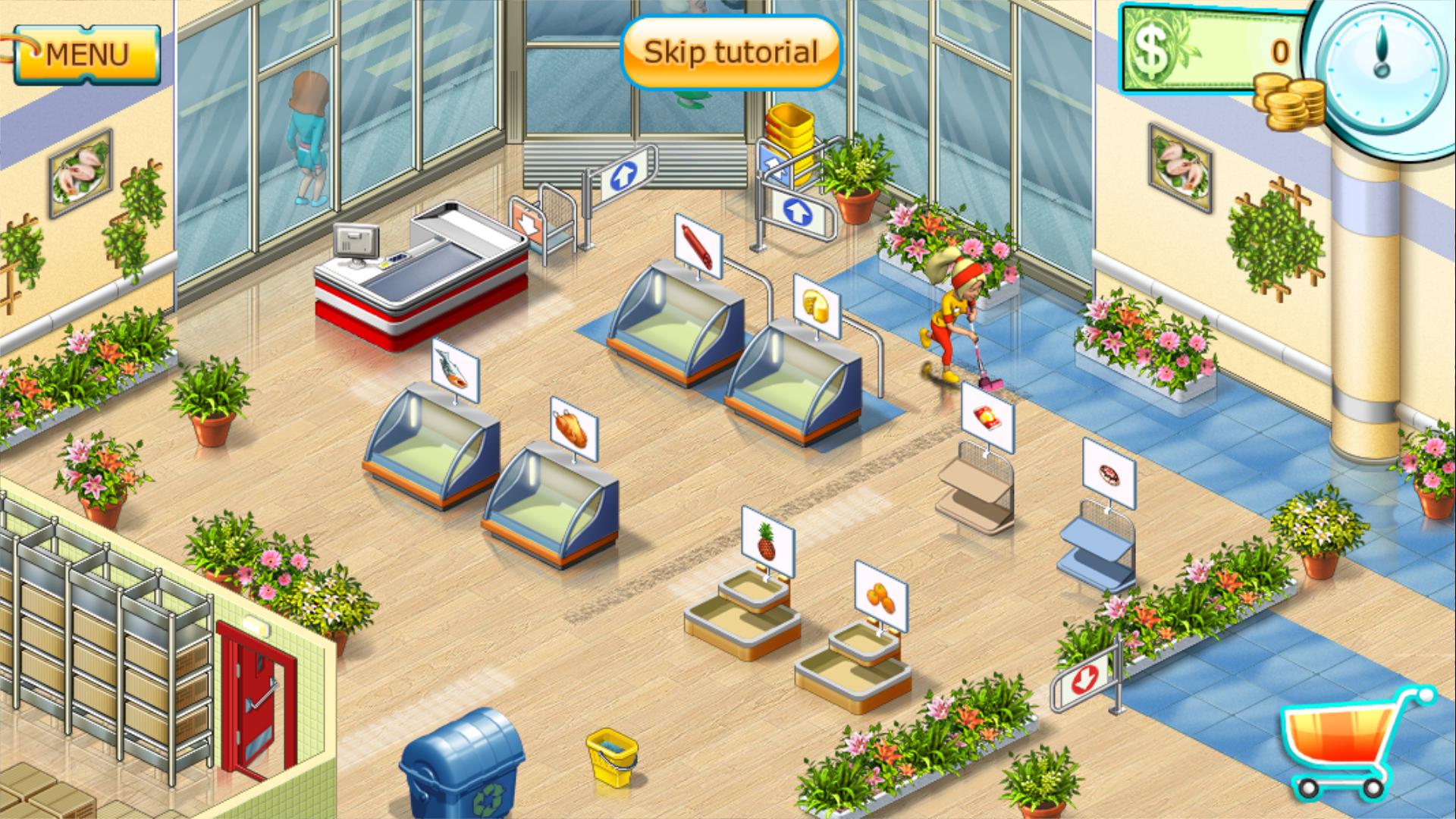Click the cash register computer
Viewport: 1456px width, 819px height.
tap(356, 243)
